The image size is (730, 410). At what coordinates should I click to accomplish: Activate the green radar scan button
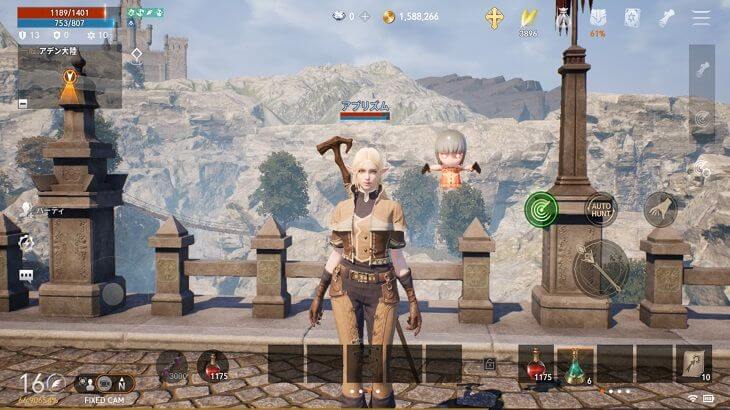coord(541,209)
